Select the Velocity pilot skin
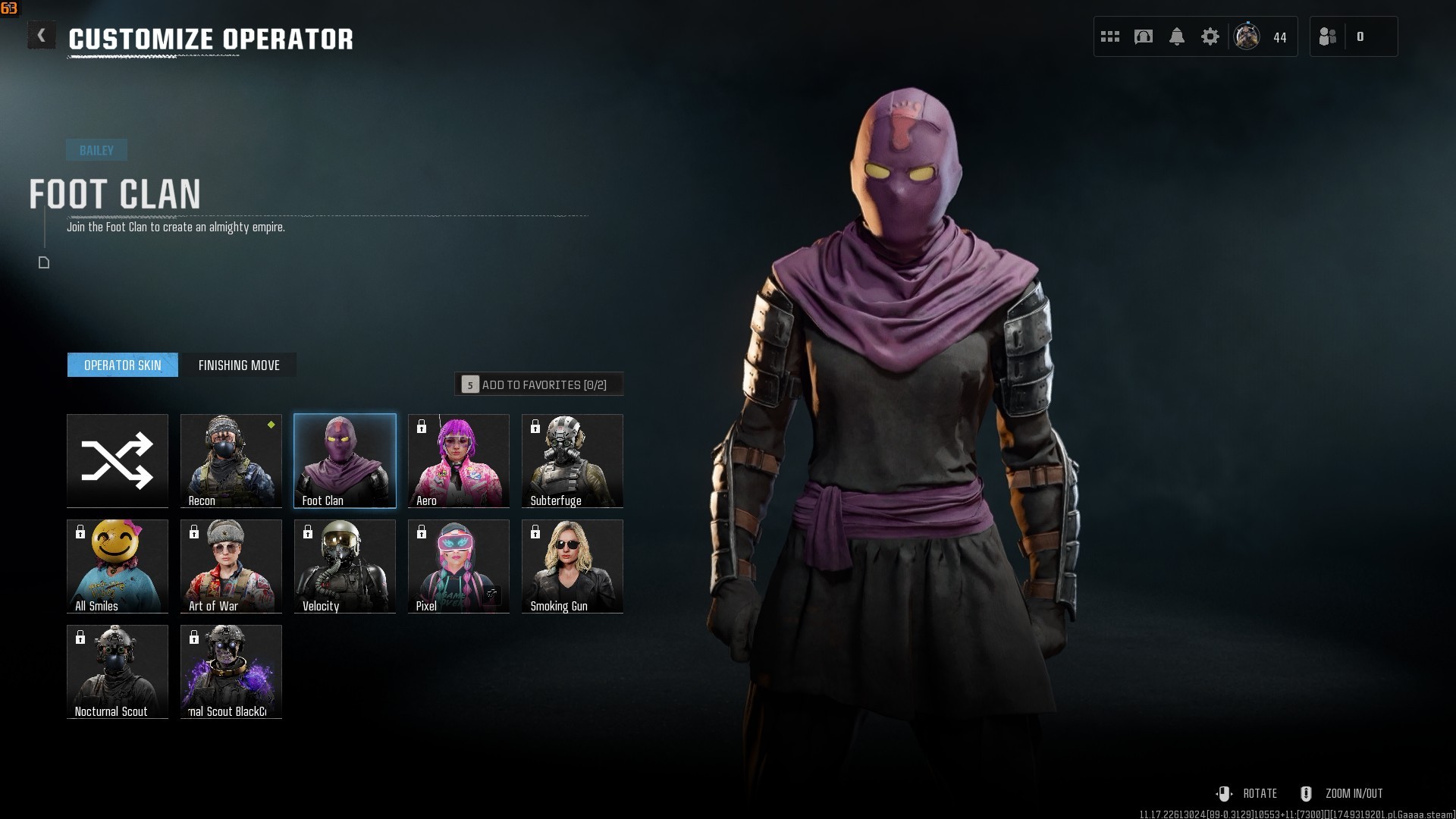The height and width of the screenshot is (819, 1456). coord(345,566)
